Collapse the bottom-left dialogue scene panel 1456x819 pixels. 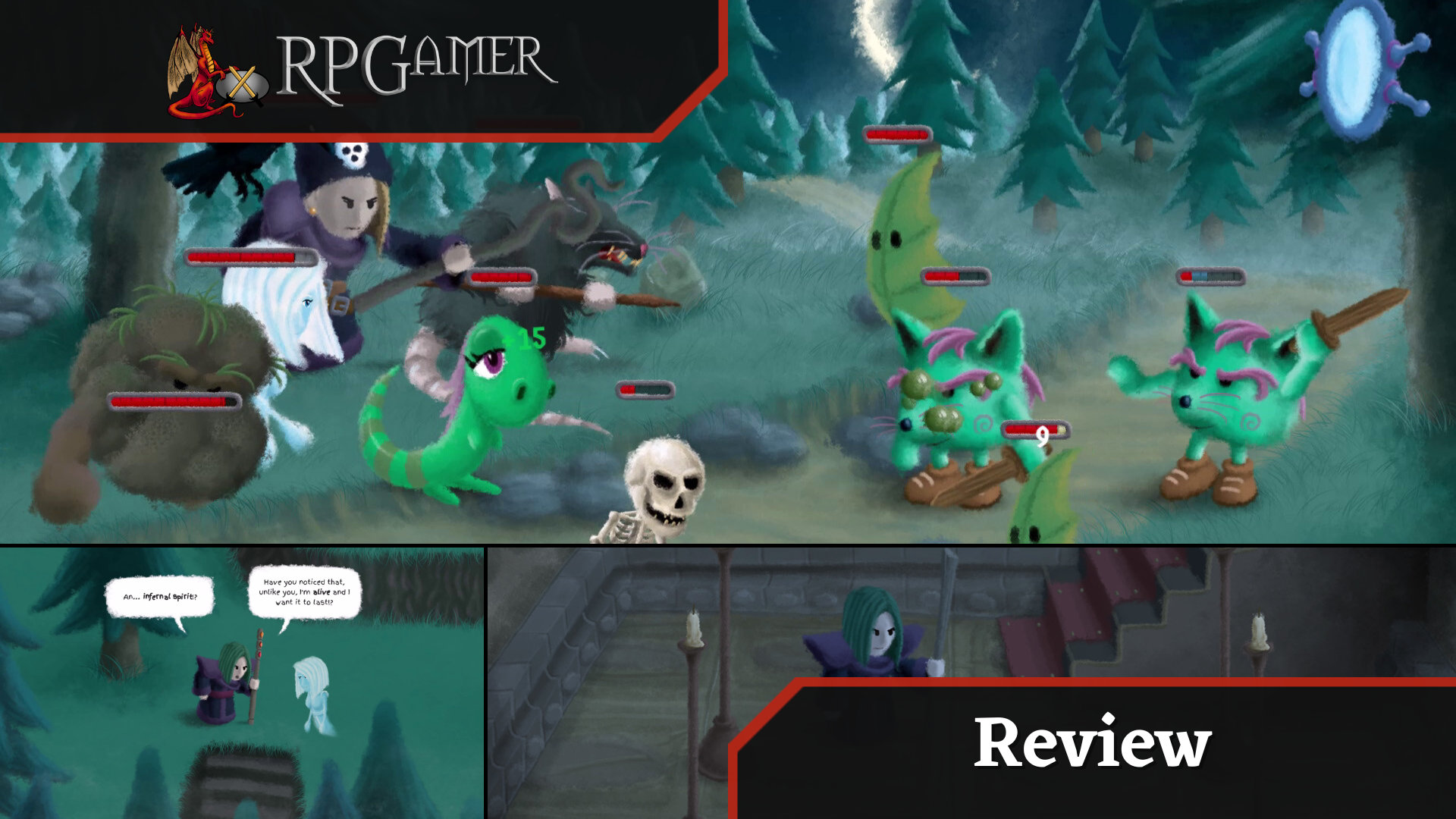[x=243, y=682]
